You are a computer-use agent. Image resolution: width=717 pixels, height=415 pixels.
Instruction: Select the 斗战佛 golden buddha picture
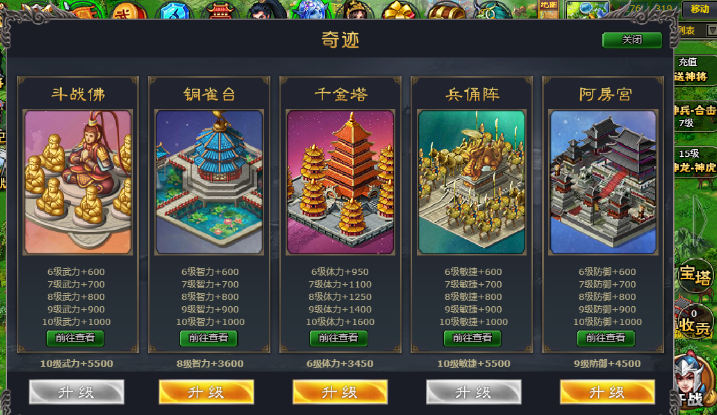[x=78, y=182]
